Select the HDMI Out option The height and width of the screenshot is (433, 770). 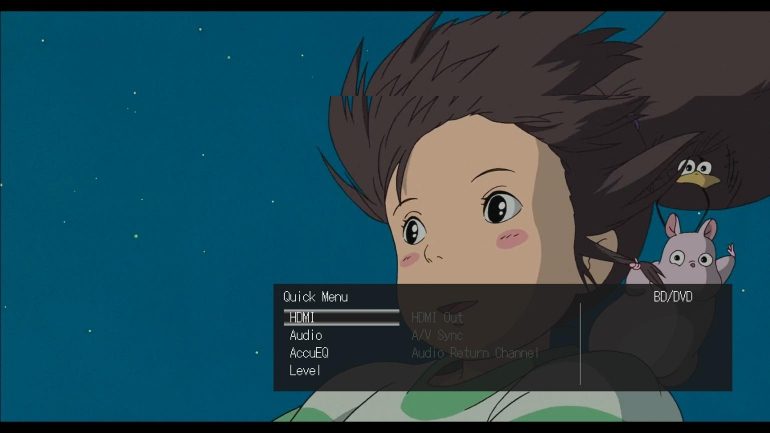[x=438, y=318]
